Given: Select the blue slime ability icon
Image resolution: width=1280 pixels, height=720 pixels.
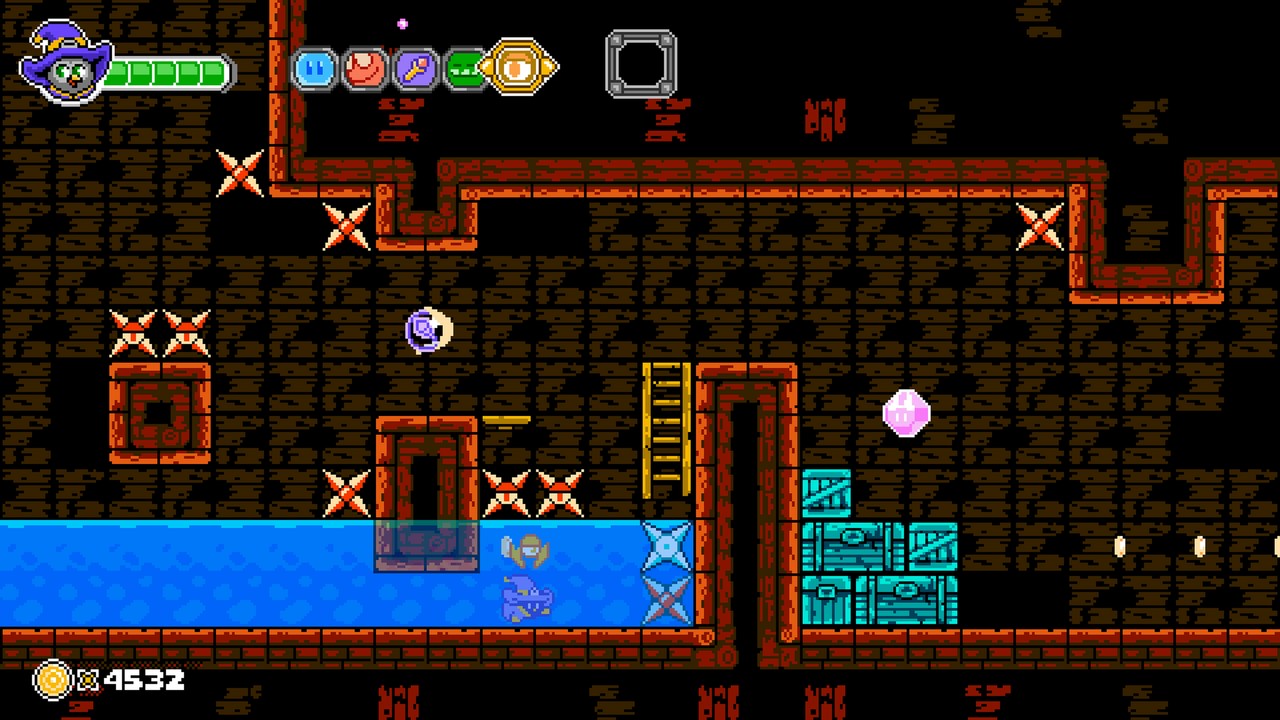Looking at the screenshot, I should coord(313,67).
